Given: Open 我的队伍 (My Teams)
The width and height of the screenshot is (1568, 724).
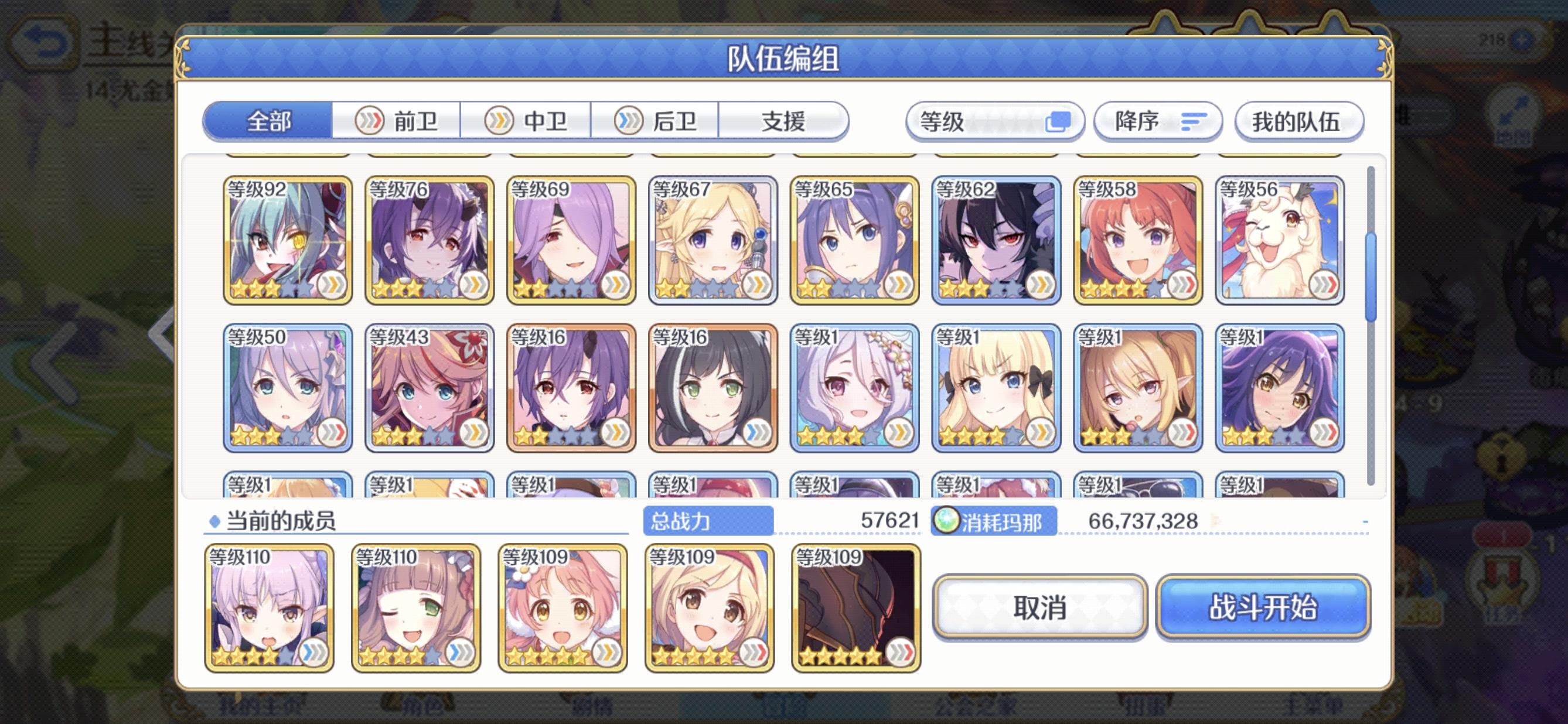Looking at the screenshot, I should click(x=1298, y=121).
